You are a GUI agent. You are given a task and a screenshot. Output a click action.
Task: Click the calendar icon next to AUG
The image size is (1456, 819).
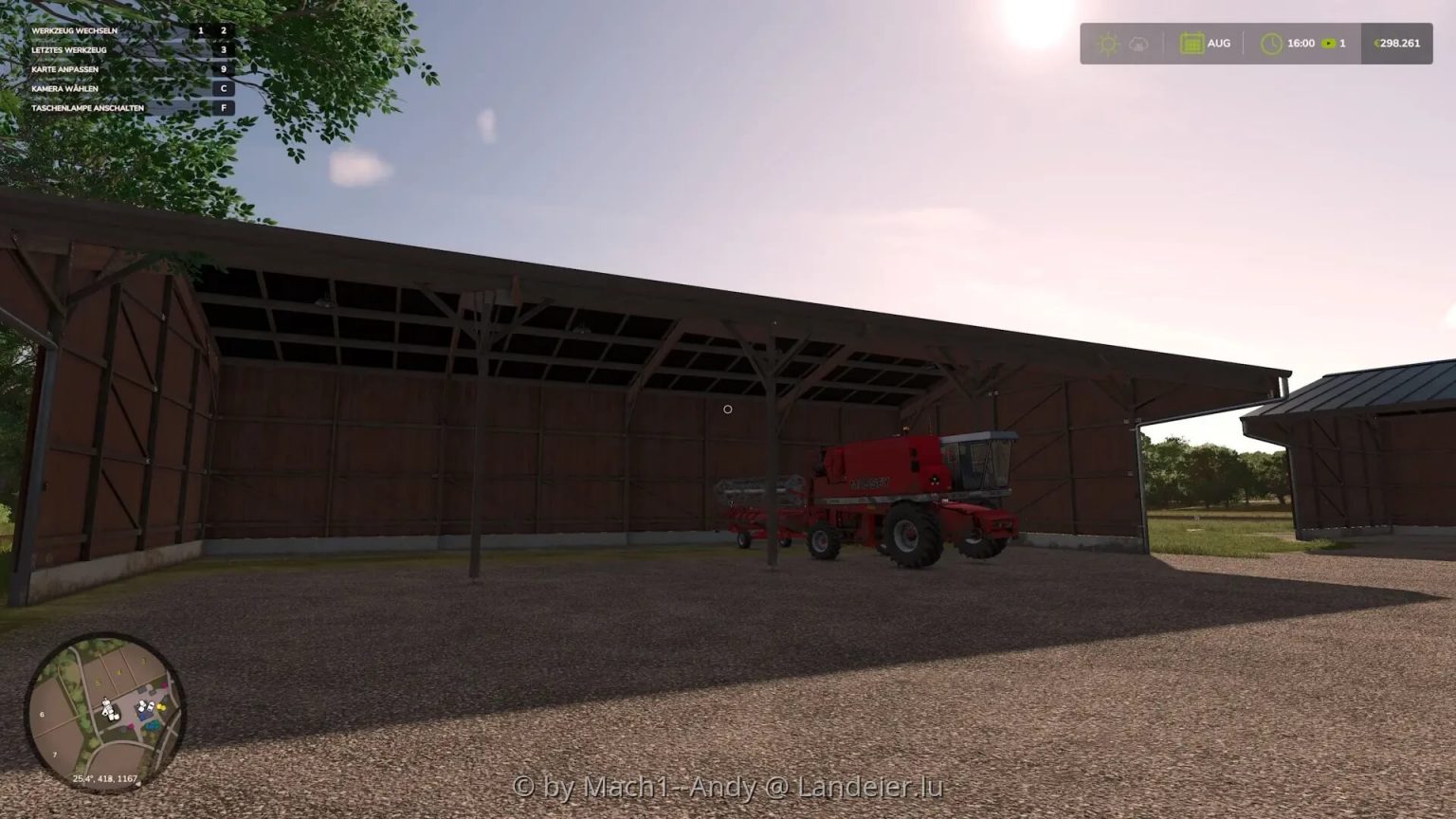point(1192,43)
